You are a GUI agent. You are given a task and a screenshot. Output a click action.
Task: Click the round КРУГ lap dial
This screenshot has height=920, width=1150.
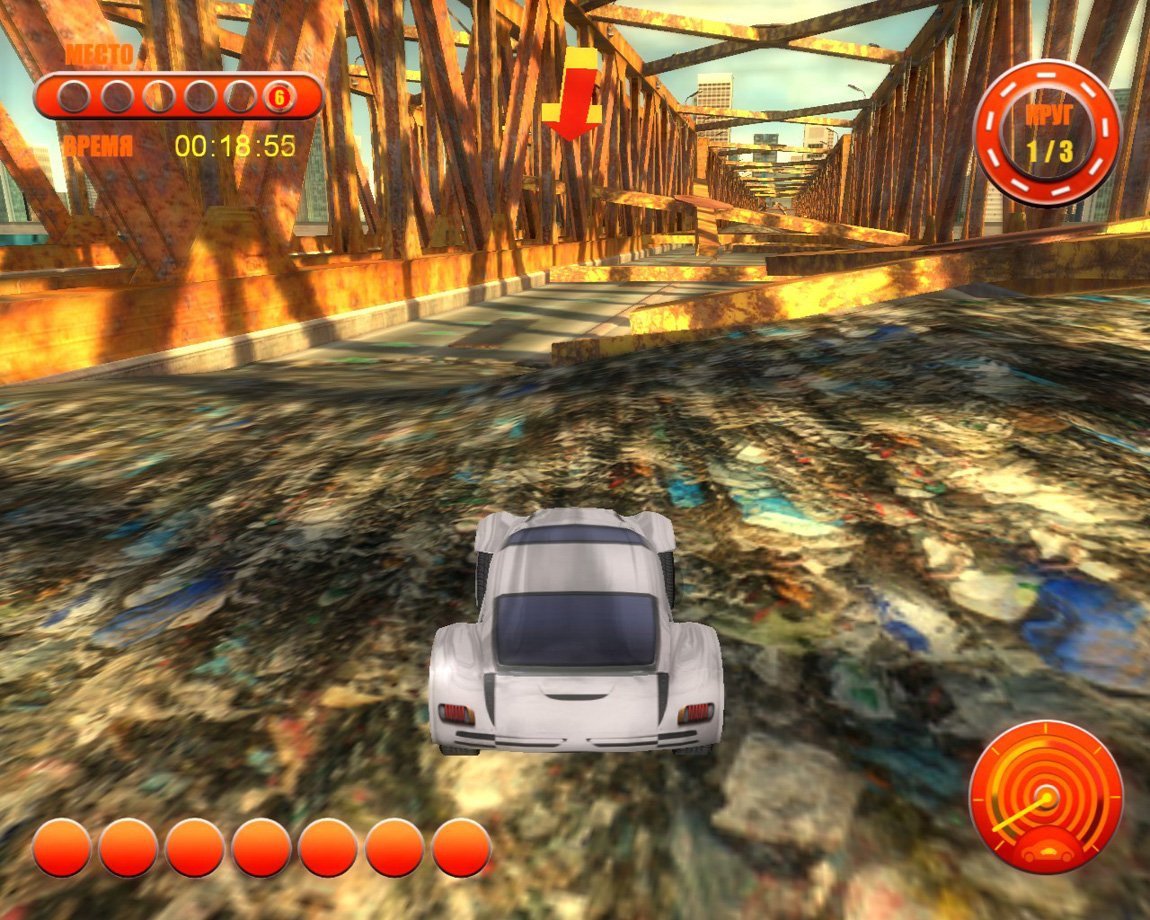tap(1047, 132)
